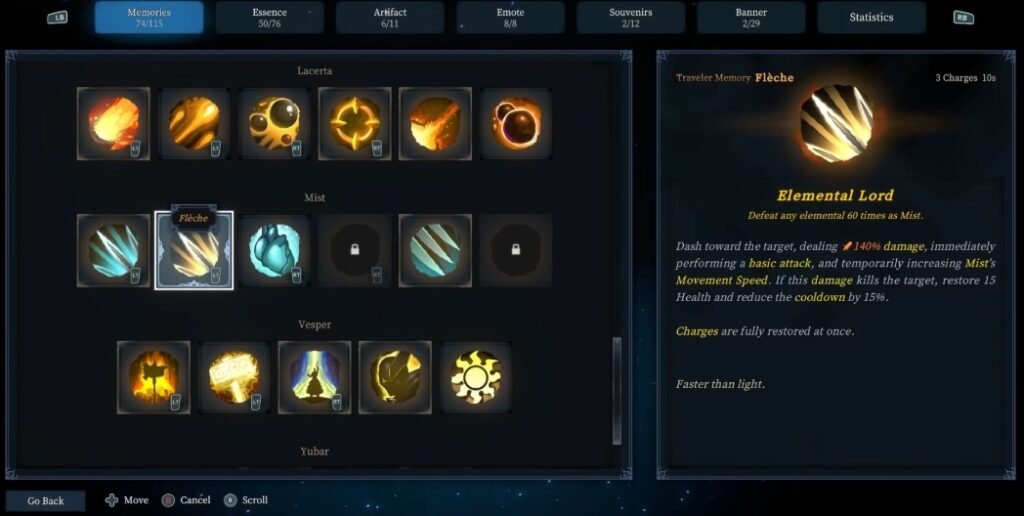Click Vesper's golden shield memory
This screenshot has height=516, width=1024.
tap(395, 378)
